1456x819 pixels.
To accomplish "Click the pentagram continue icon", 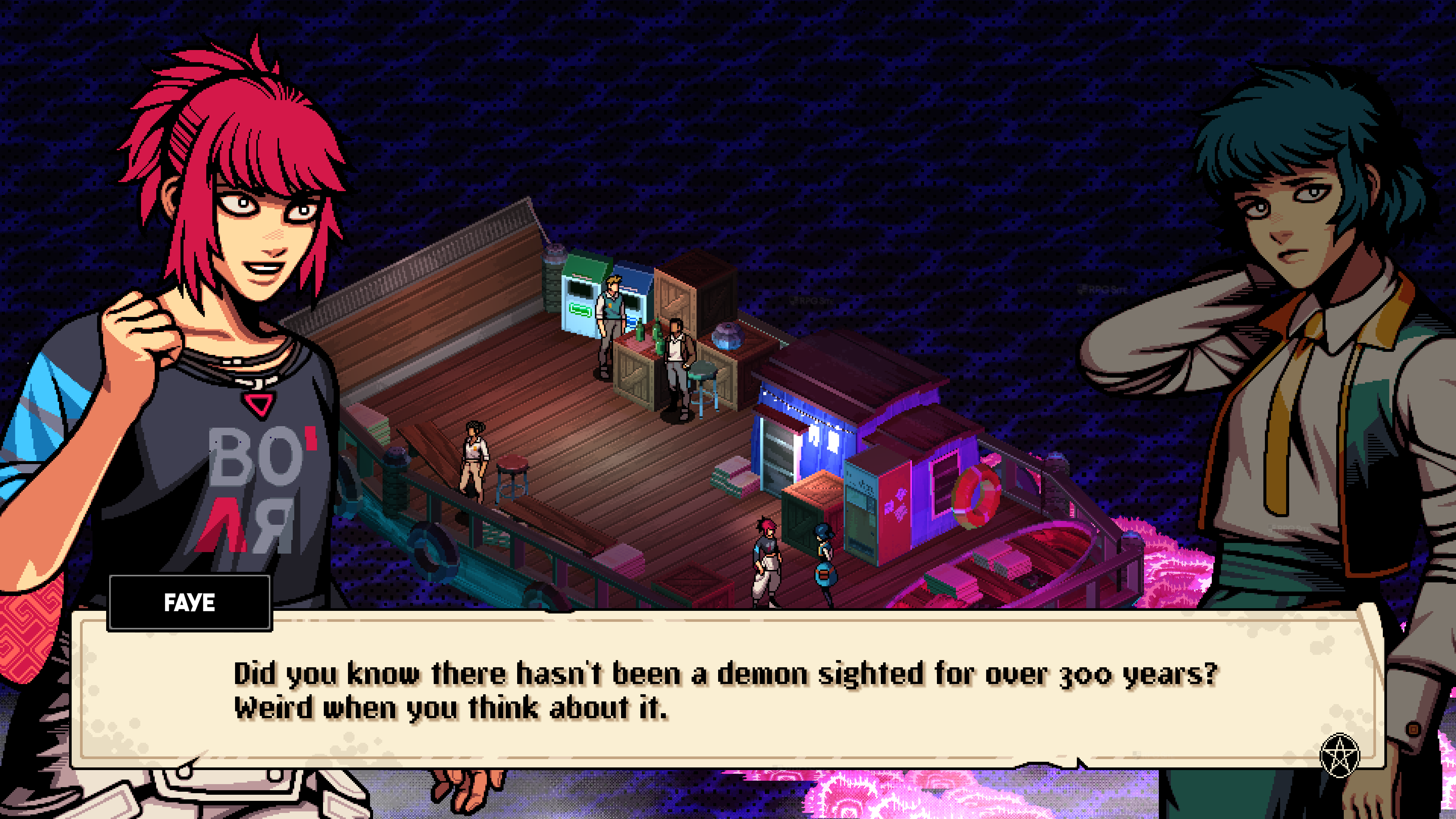I will tap(1338, 756).
